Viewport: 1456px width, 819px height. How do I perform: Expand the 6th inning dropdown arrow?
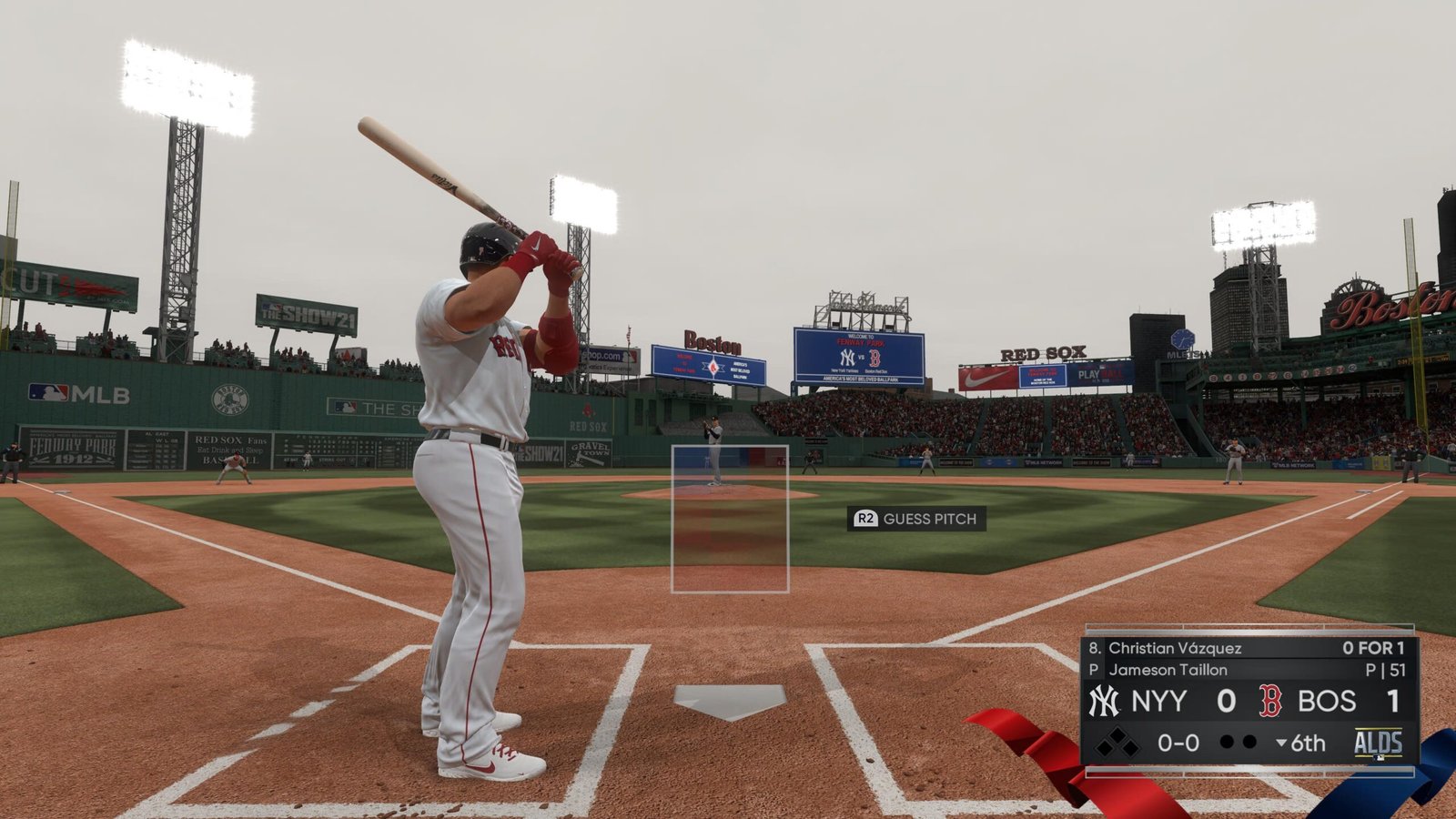tap(1280, 743)
